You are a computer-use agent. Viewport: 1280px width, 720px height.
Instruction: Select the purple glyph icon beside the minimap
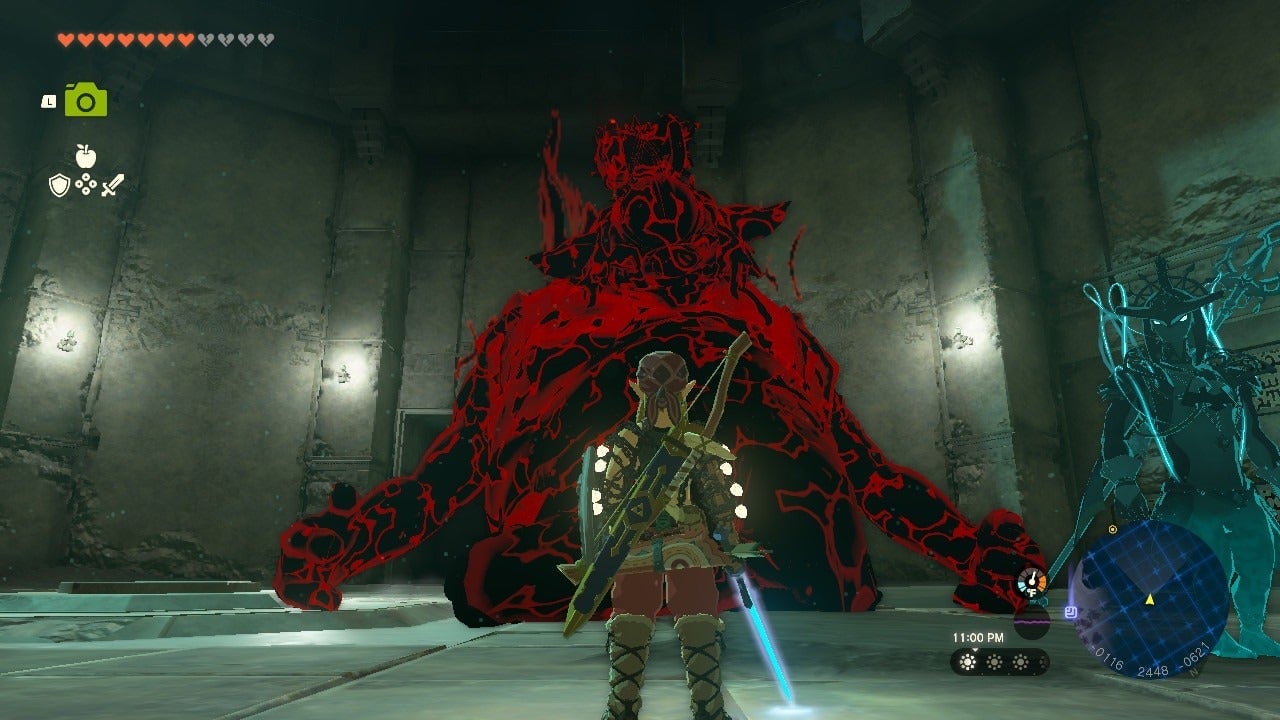pyautogui.click(x=1071, y=611)
